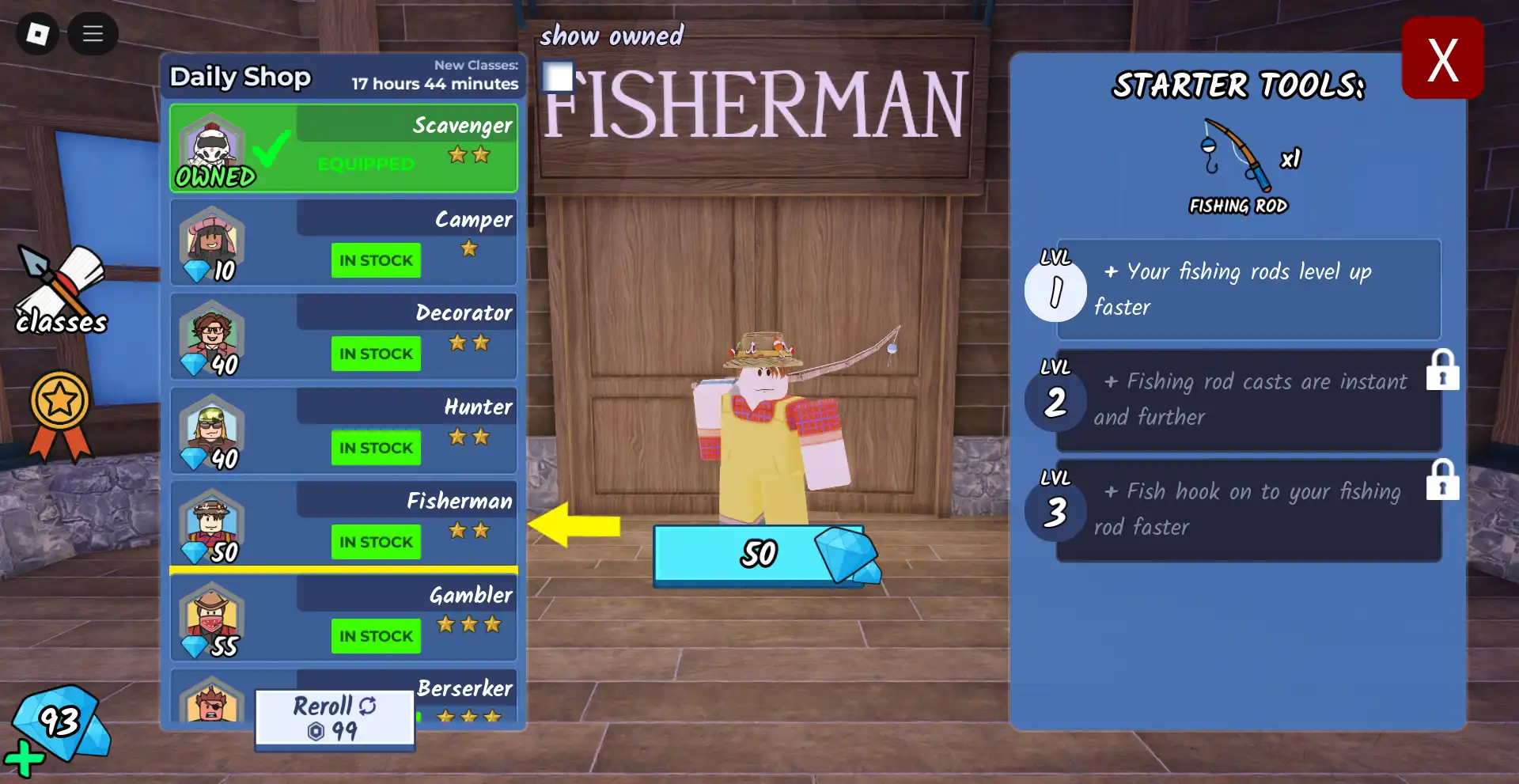Click the Roblox logo menu button
This screenshot has width=1519, height=784.
point(36,34)
